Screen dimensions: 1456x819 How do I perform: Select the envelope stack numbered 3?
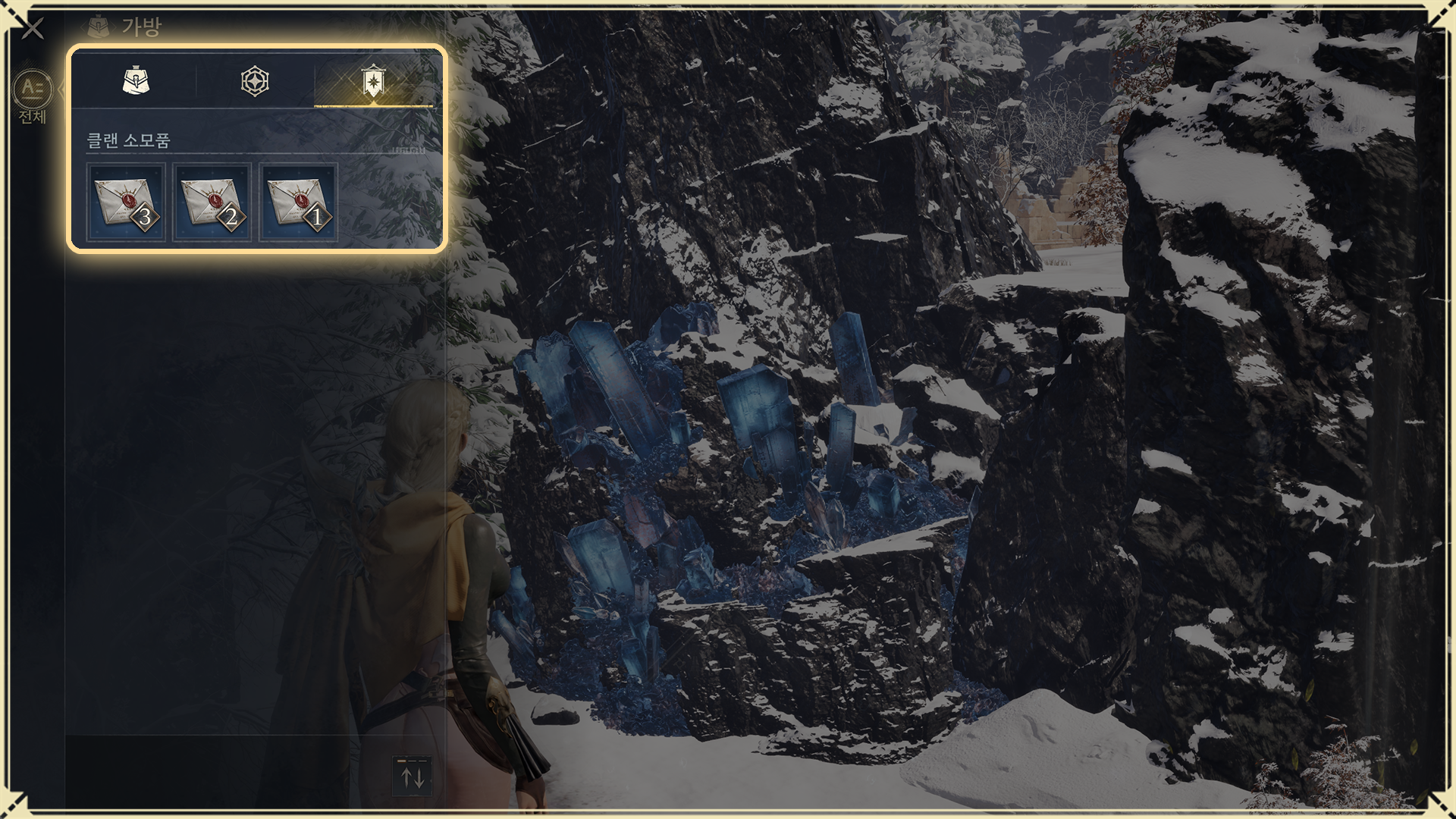click(126, 203)
